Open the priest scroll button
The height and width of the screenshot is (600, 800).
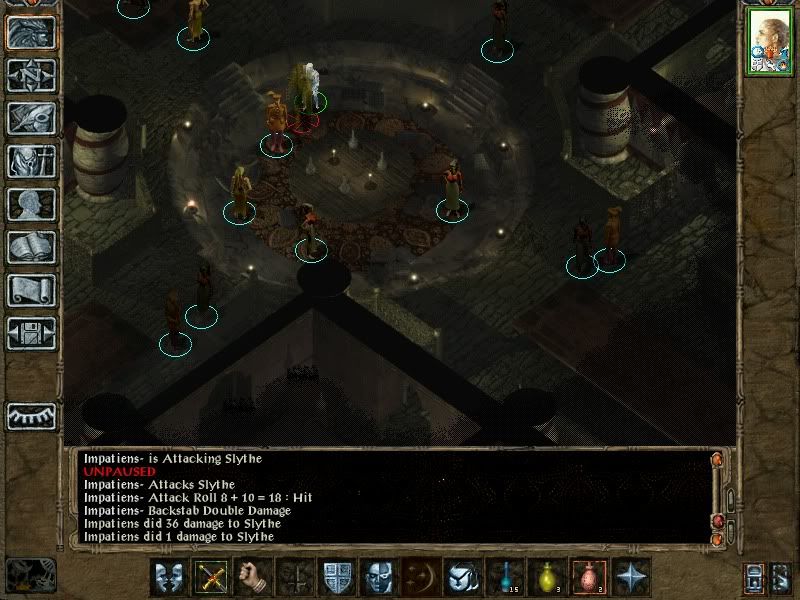click(31, 290)
